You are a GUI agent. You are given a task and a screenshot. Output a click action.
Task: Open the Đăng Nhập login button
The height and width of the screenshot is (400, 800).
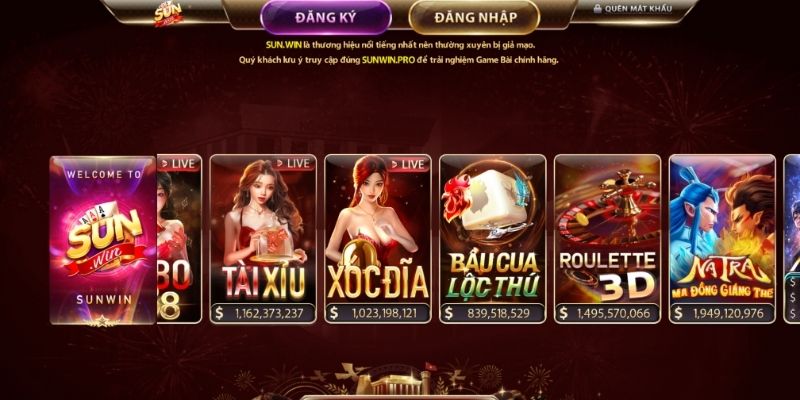(x=474, y=17)
